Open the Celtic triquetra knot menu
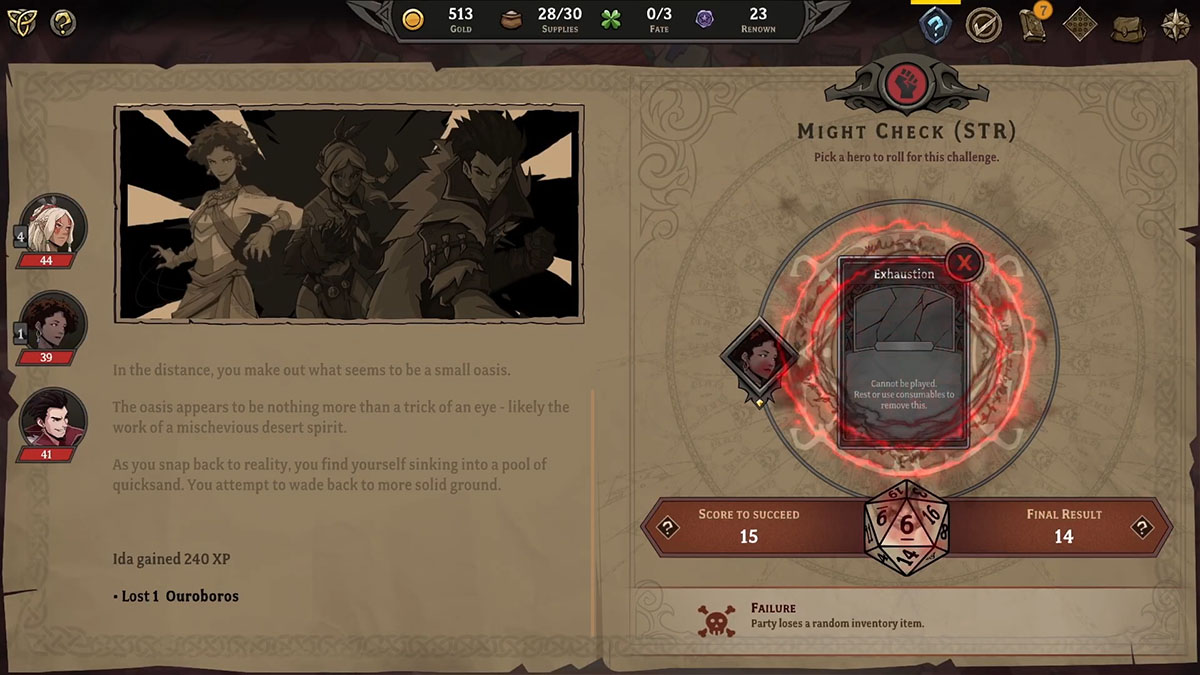The width and height of the screenshot is (1200, 675). (22, 22)
